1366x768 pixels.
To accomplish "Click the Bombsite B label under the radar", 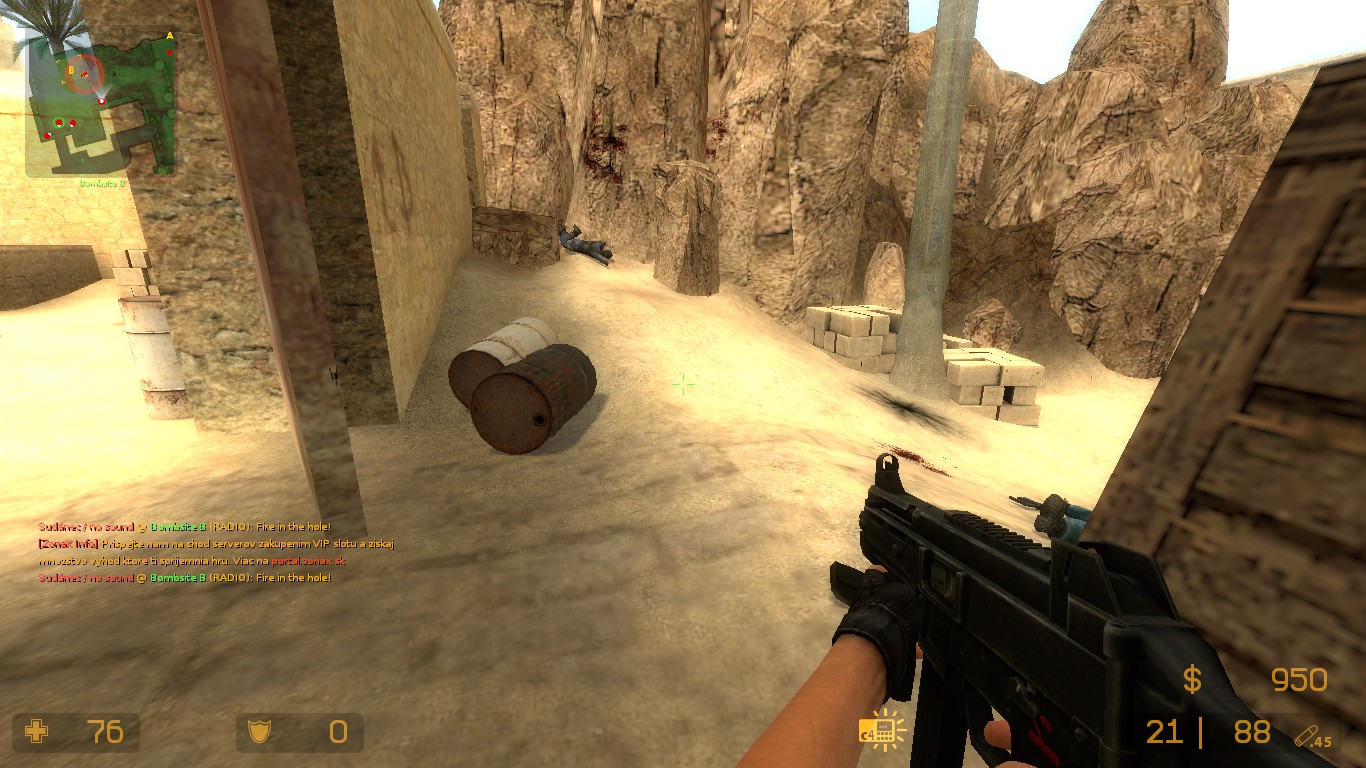I will (x=102, y=183).
